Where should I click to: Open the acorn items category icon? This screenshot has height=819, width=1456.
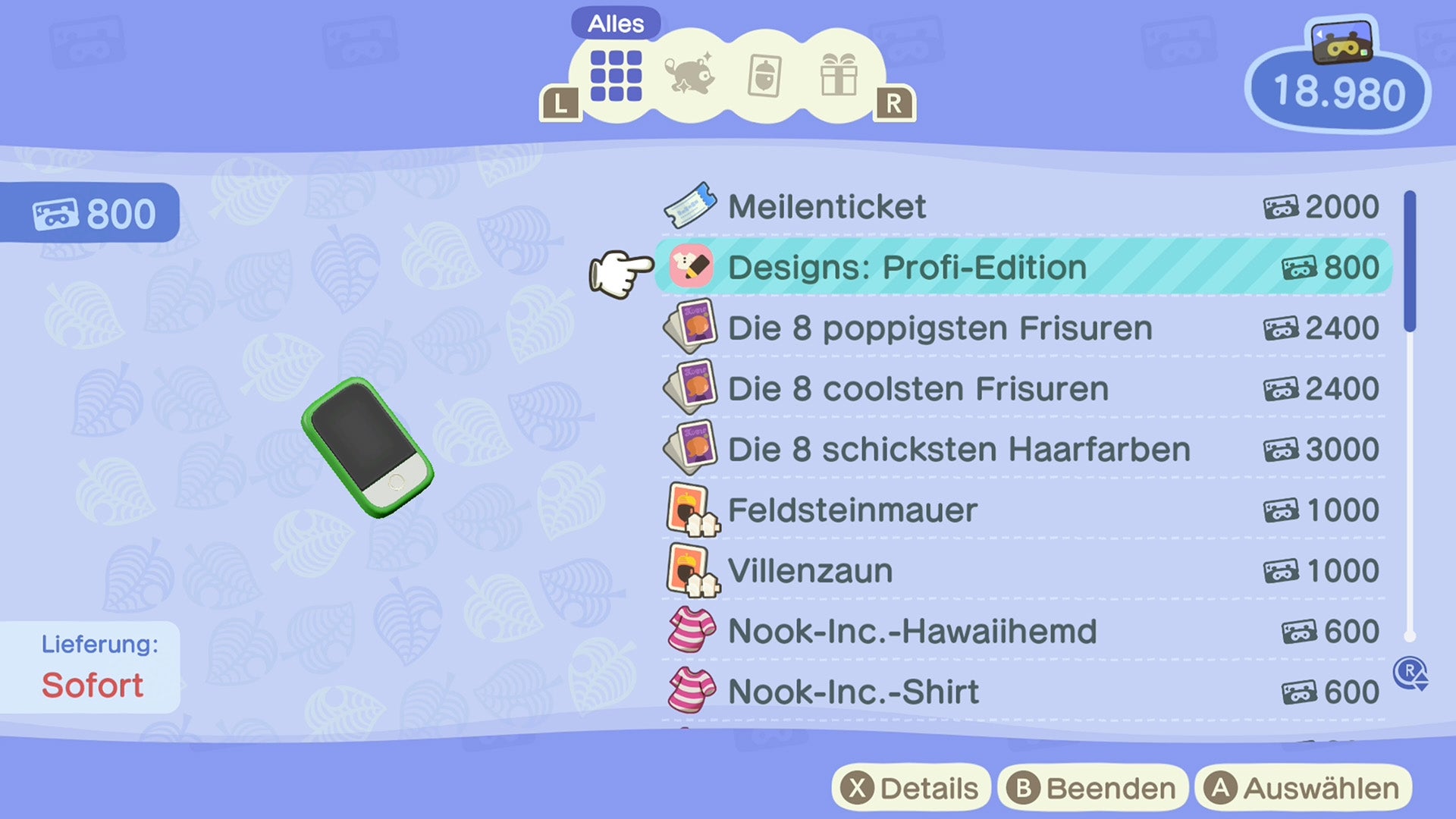click(763, 76)
